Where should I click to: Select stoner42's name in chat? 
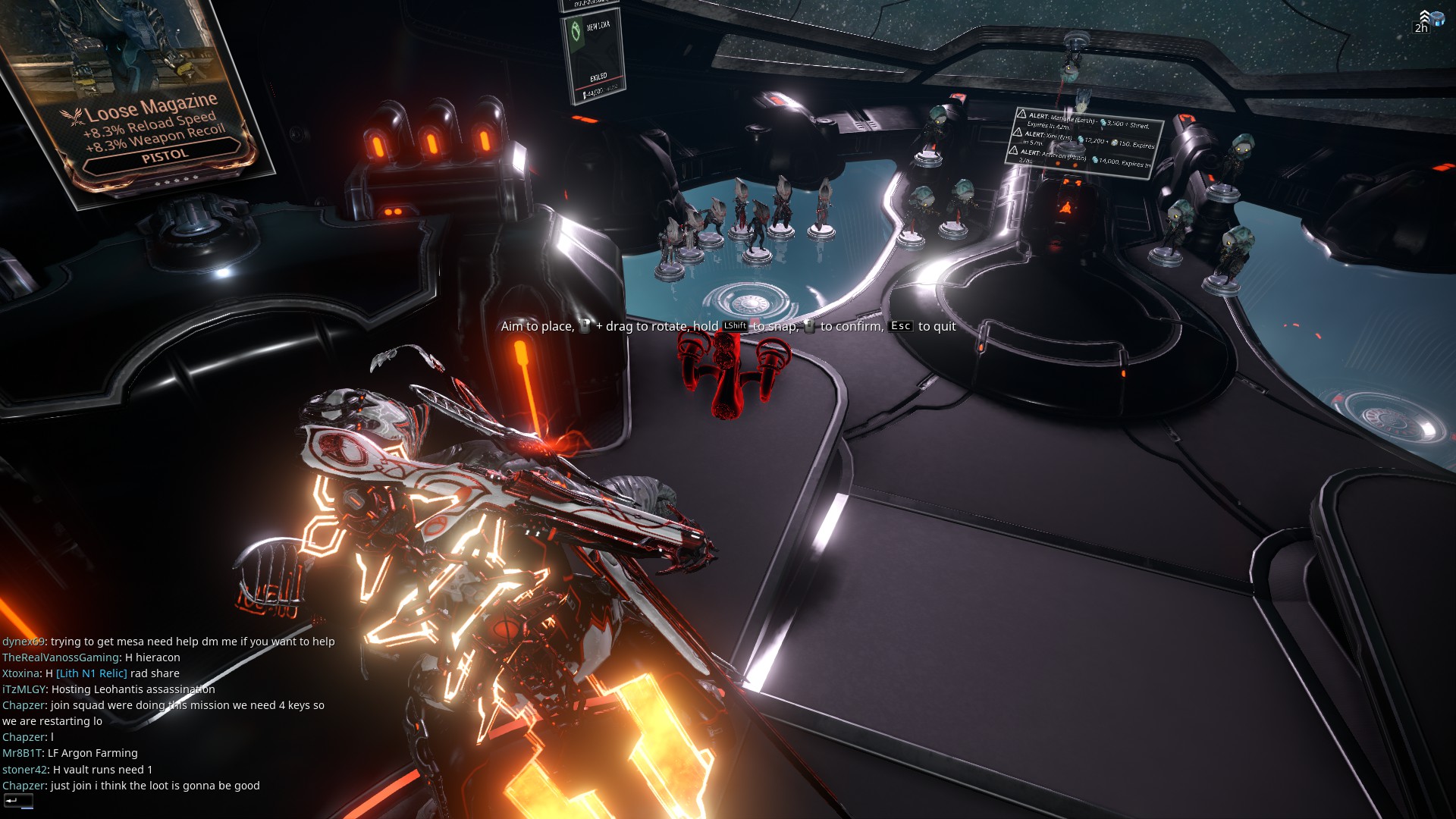(25, 770)
